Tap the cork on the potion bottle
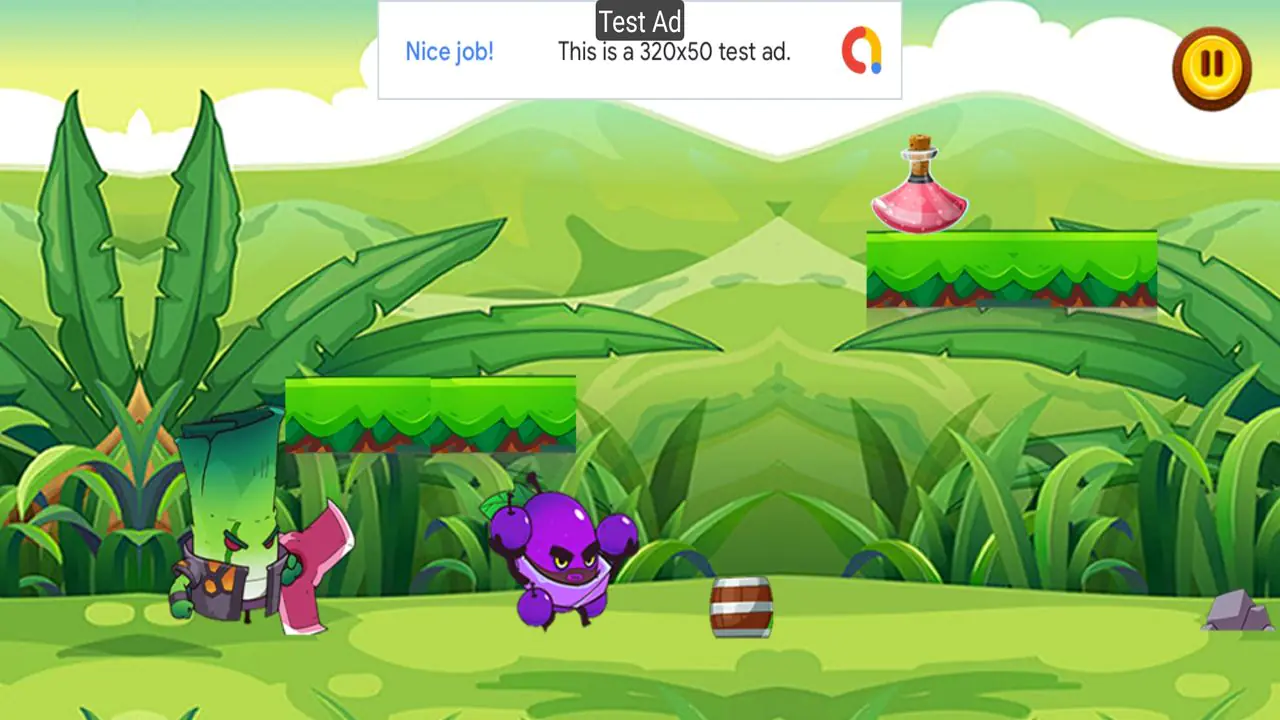The width and height of the screenshot is (1280, 720). [x=917, y=145]
